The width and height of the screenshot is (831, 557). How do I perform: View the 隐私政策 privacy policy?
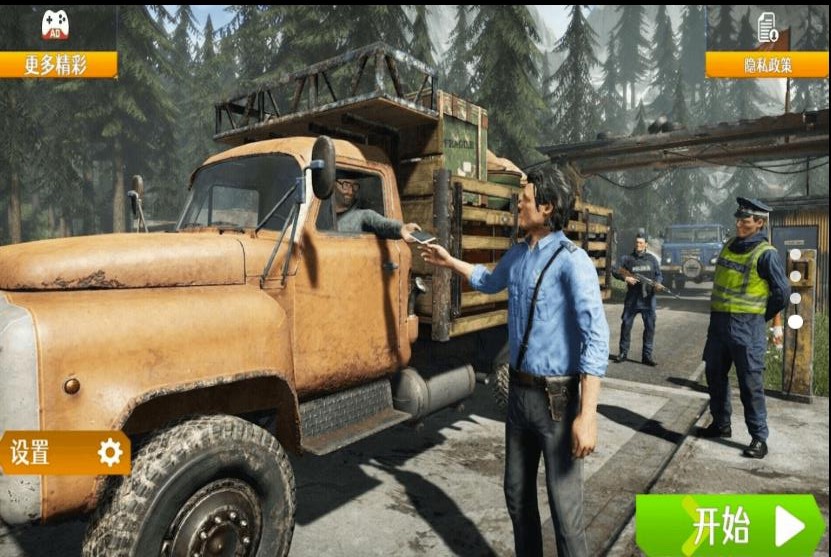click(766, 65)
